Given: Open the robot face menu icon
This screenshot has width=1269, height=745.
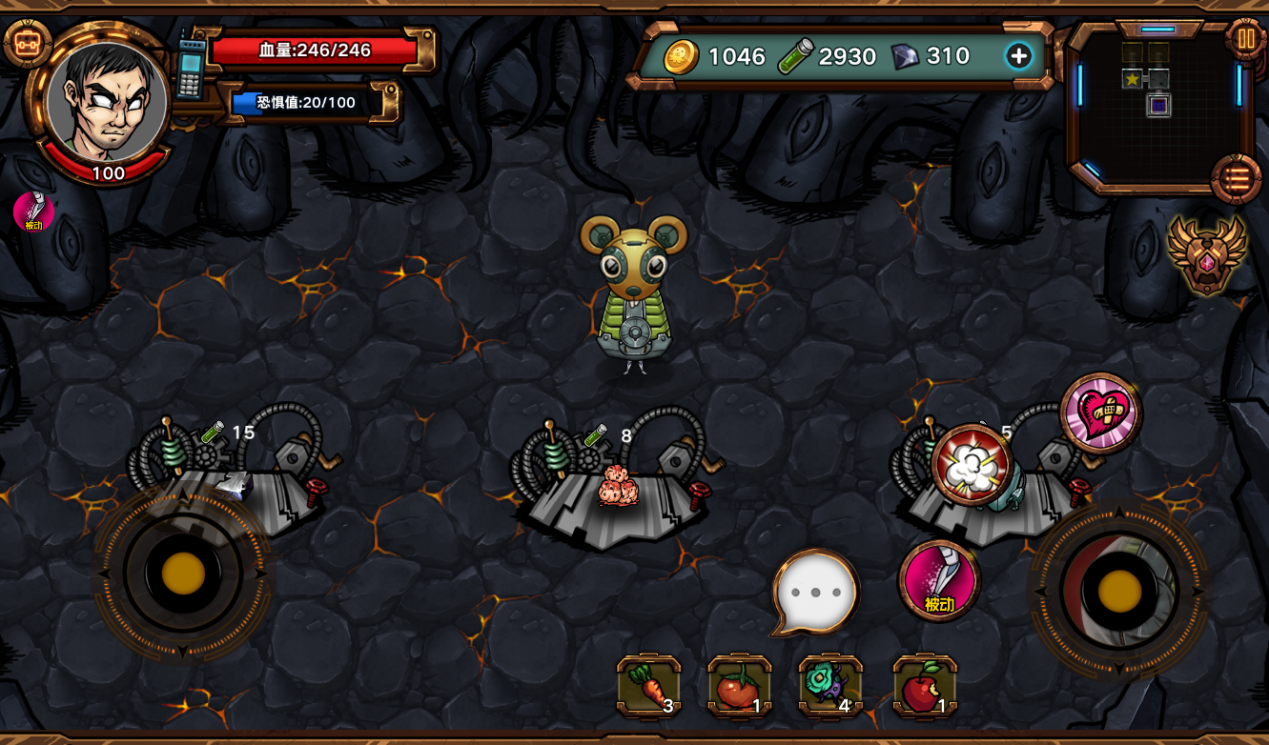Looking at the screenshot, I should (27, 42).
